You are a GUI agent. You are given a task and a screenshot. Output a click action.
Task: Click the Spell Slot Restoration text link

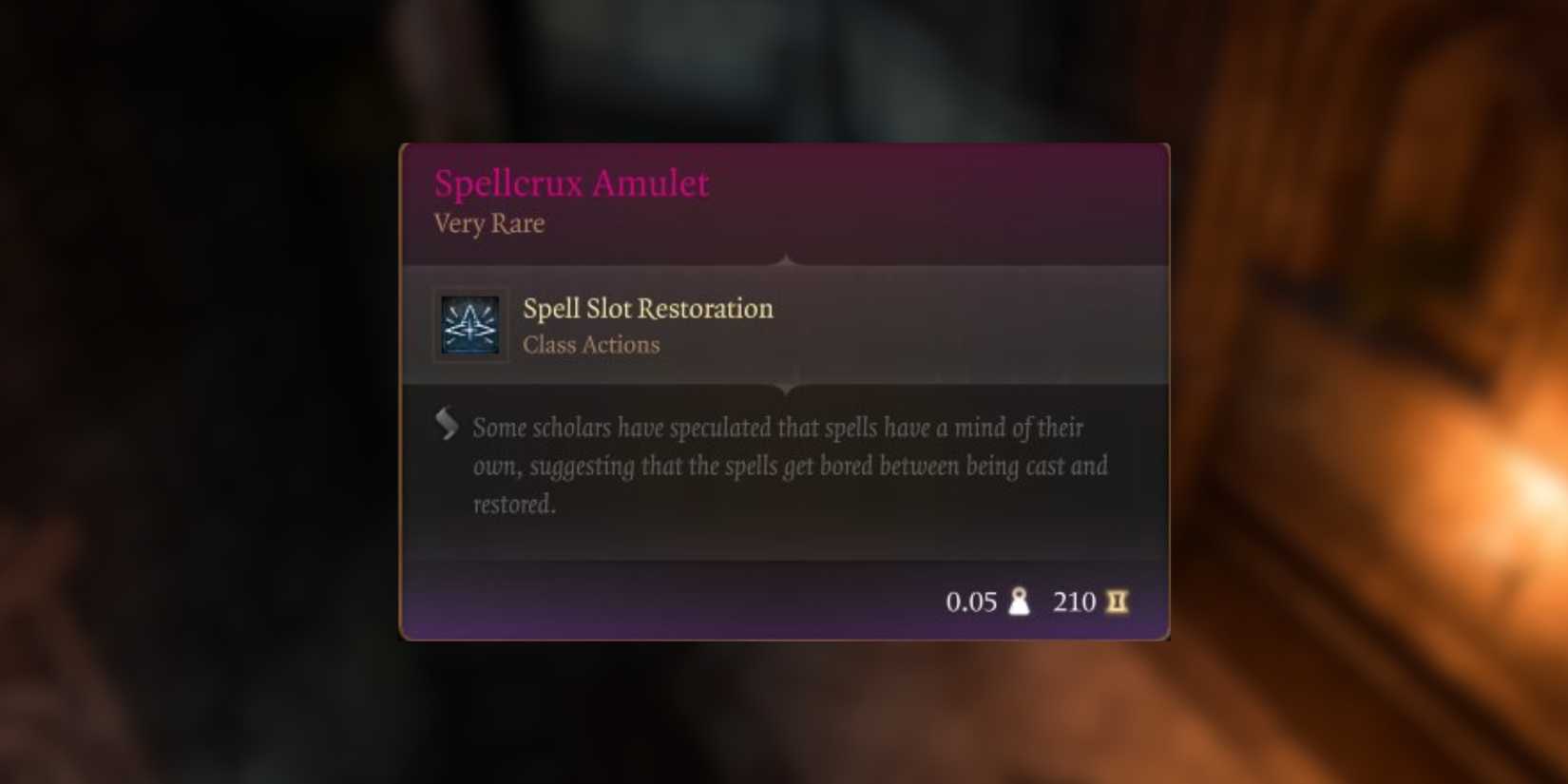click(x=647, y=308)
